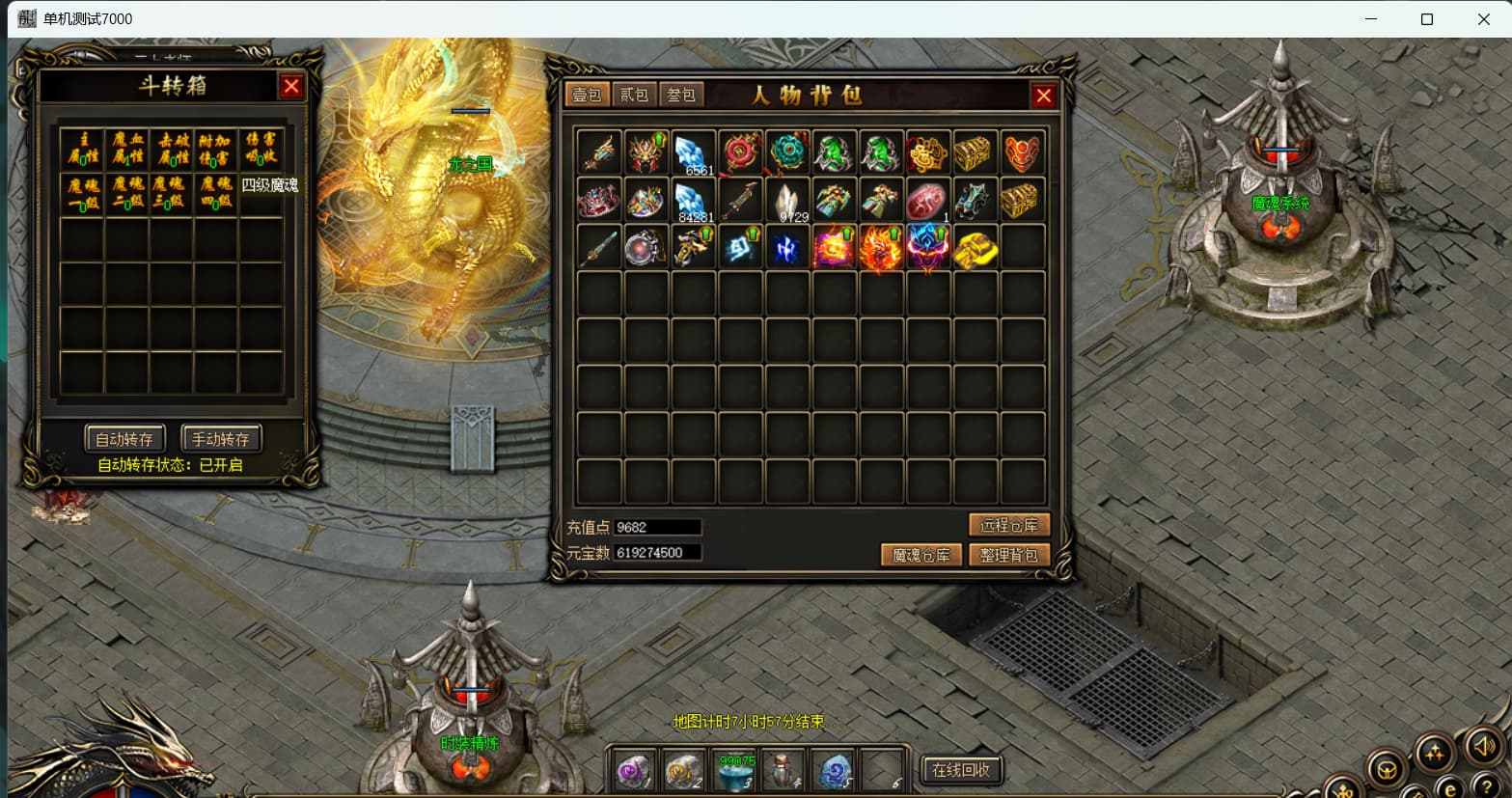
Task: Click the 手动转存 button
Action: point(220,439)
